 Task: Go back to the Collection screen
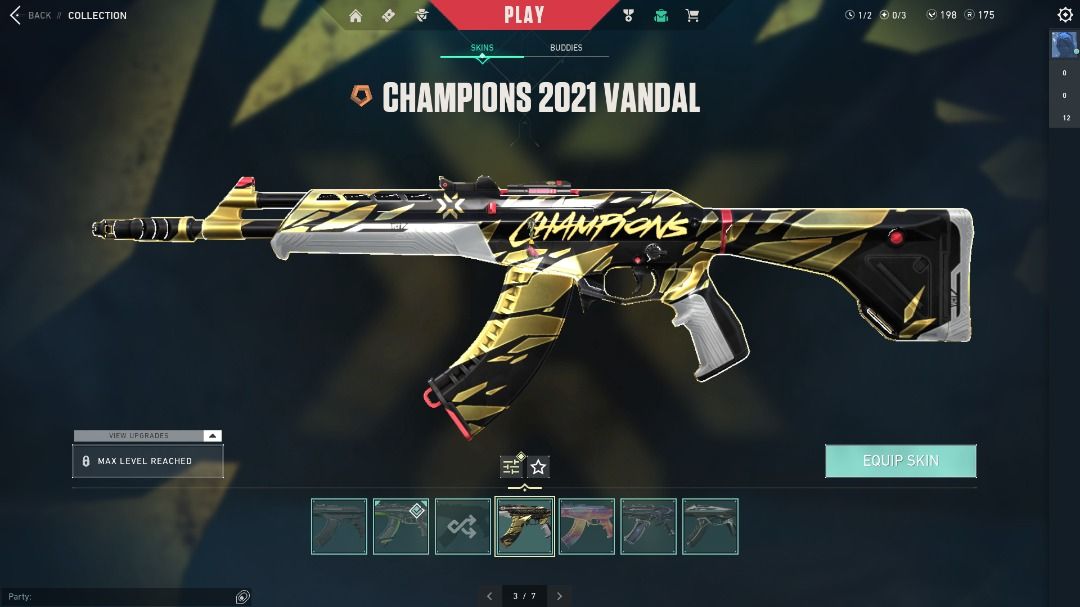point(30,15)
